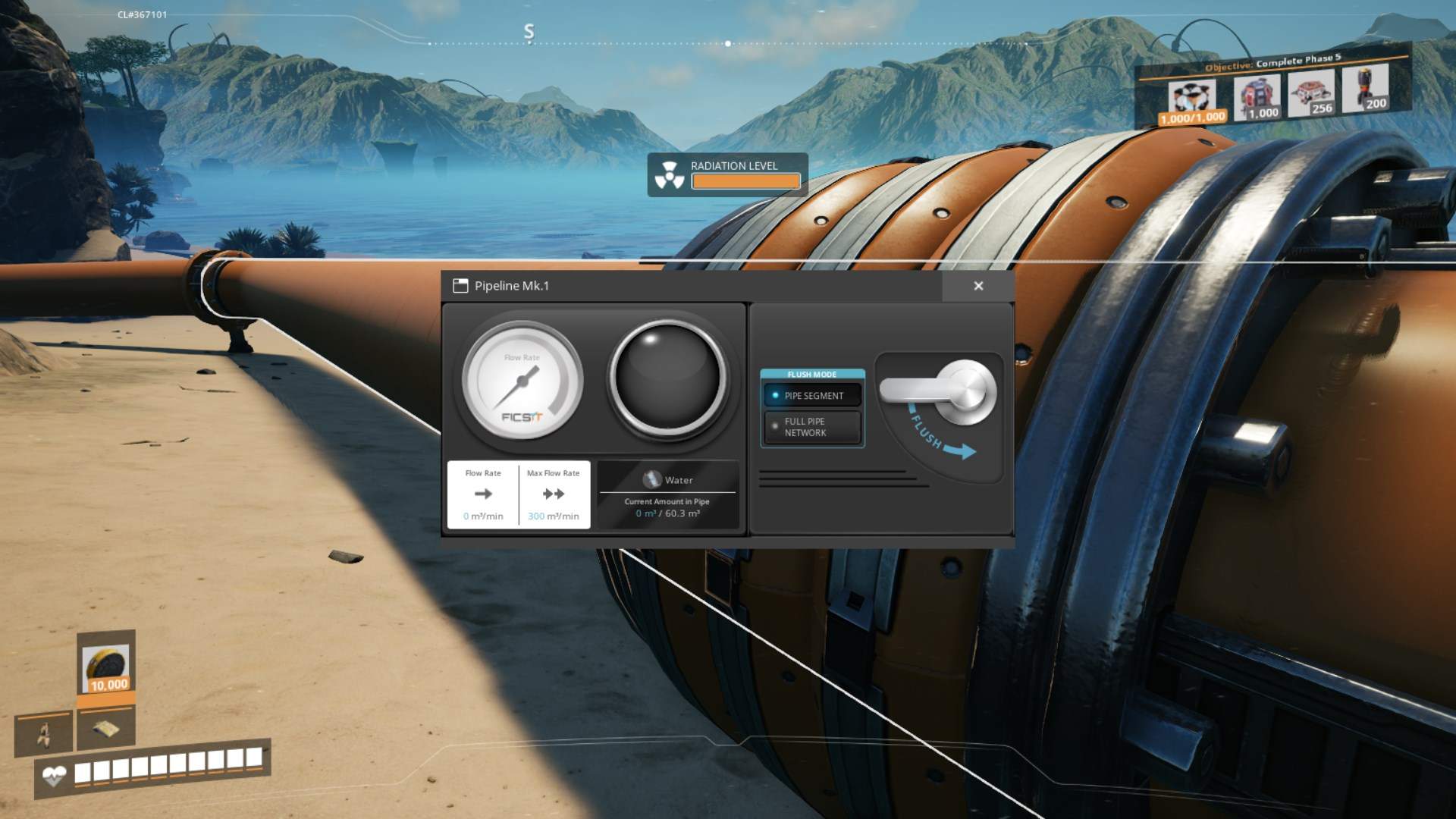This screenshot has height=819, width=1456.
Task: Click the Water liquid icon in the pipe panel
Action: [651, 478]
